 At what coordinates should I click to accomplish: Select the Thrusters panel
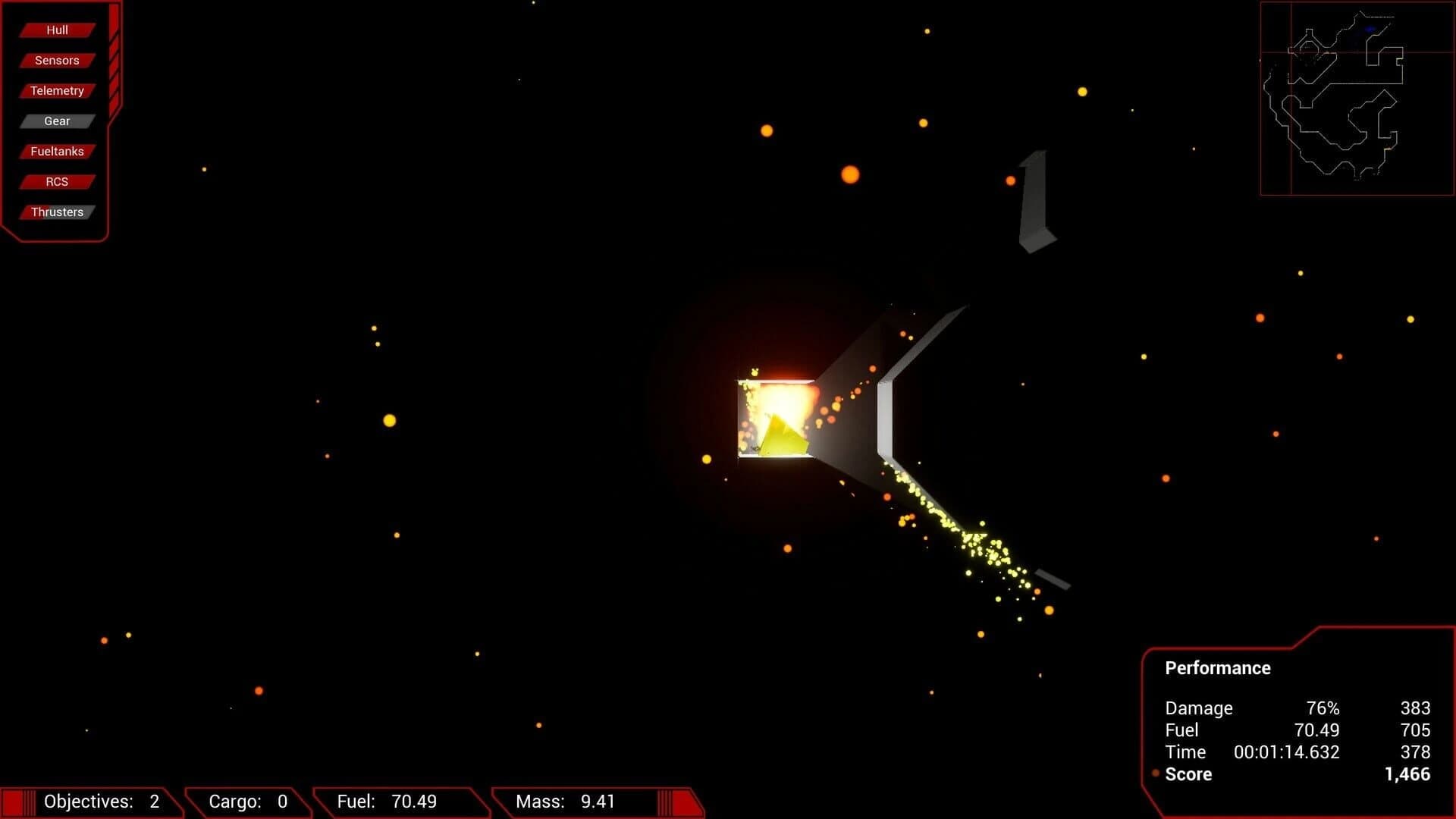point(57,212)
